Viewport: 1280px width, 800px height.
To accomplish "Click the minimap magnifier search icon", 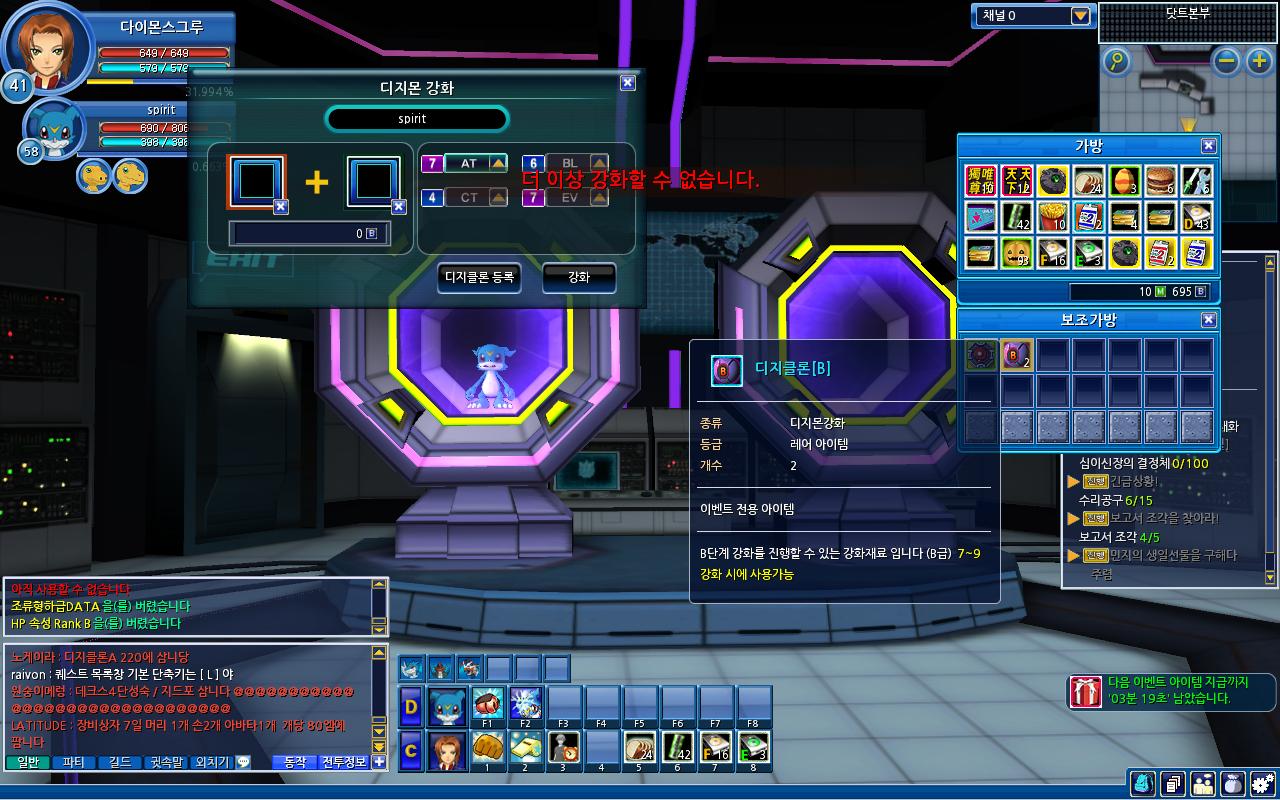I will (1116, 61).
